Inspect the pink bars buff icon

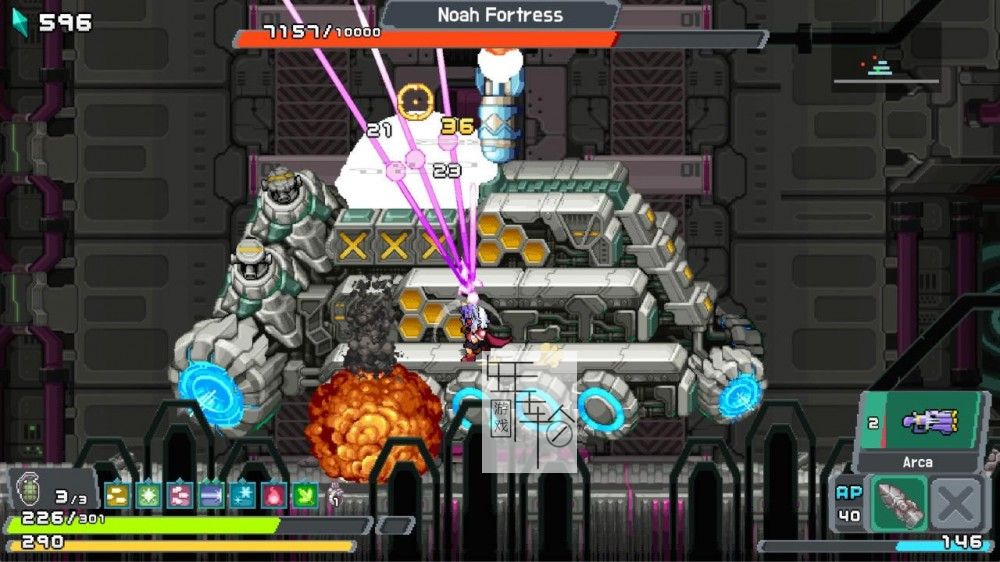click(x=180, y=494)
